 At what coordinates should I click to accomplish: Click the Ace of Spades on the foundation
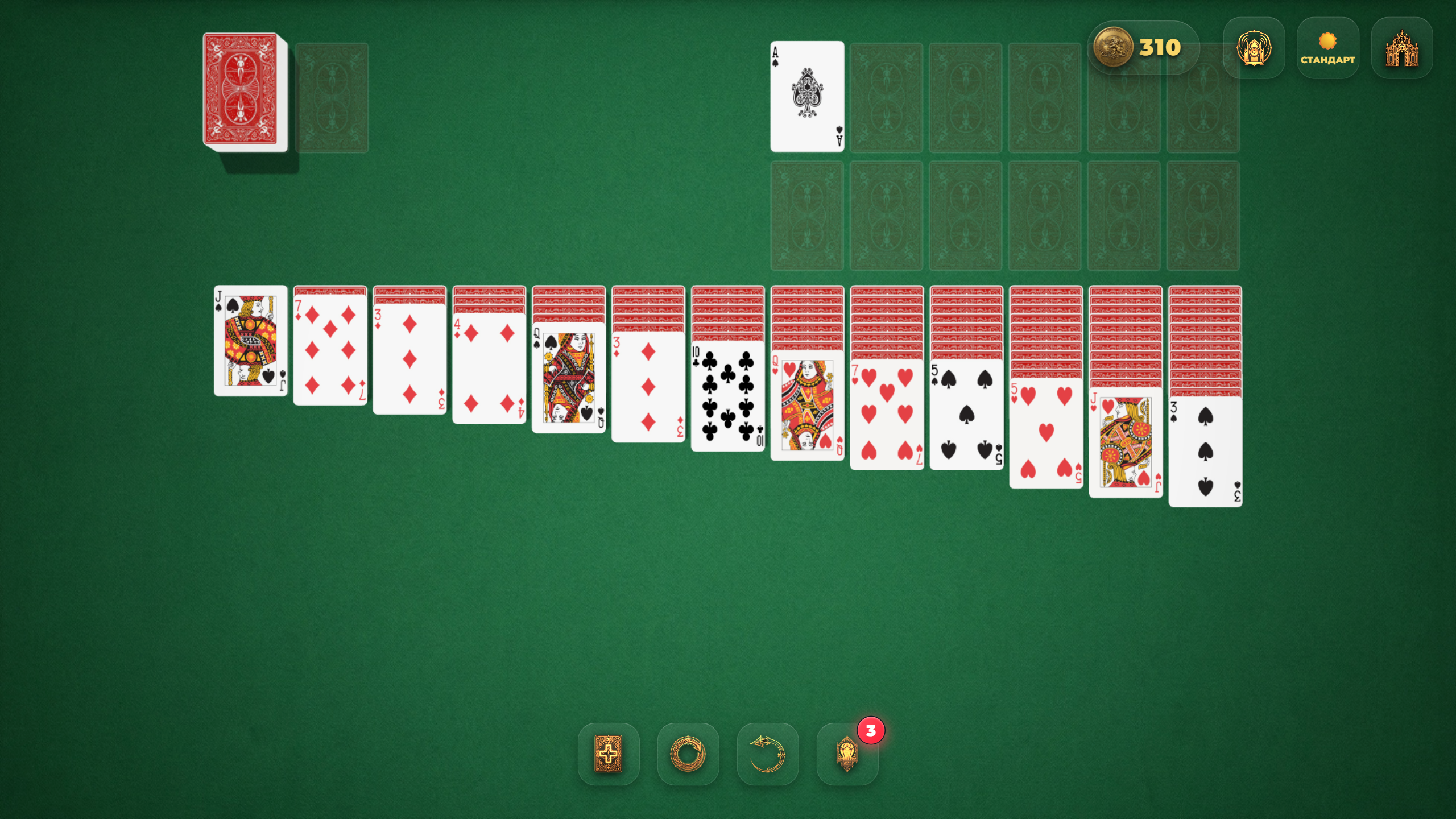(807, 97)
